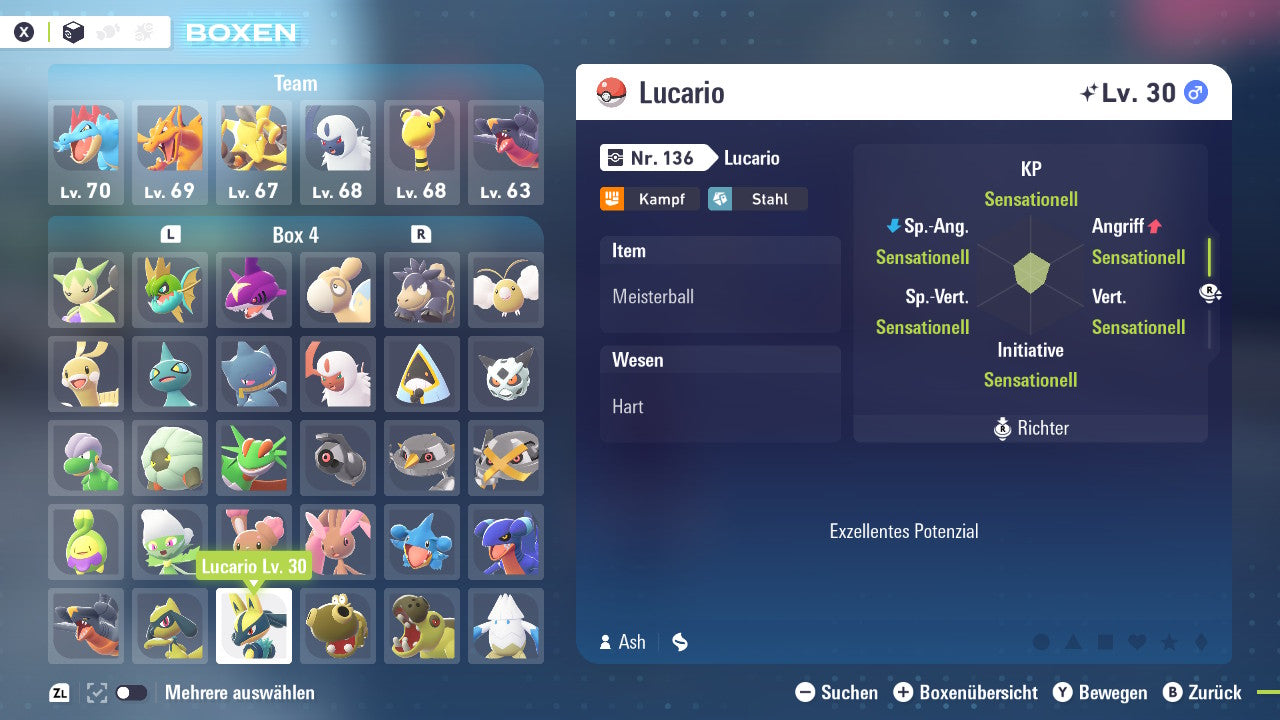Select the Riolu thumbnail in Box 4
This screenshot has height=720, width=1280.
pyautogui.click(x=170, y=626)
